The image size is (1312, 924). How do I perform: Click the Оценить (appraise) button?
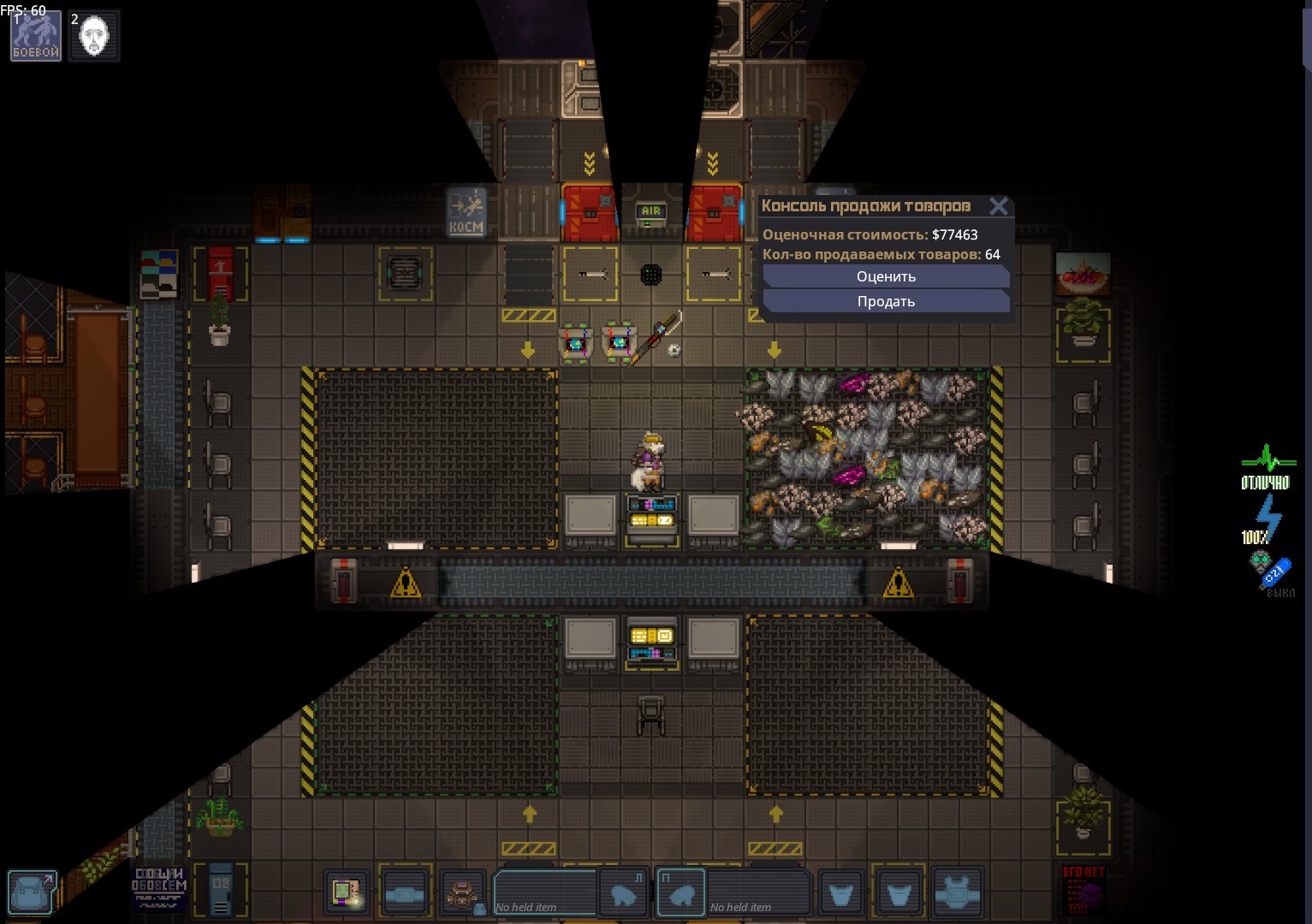[x=886, y=276]
